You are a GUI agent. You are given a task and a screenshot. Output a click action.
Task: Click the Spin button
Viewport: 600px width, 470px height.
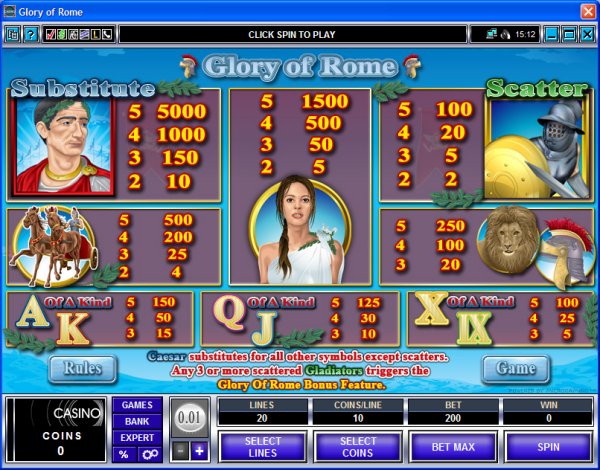[547, 445]
